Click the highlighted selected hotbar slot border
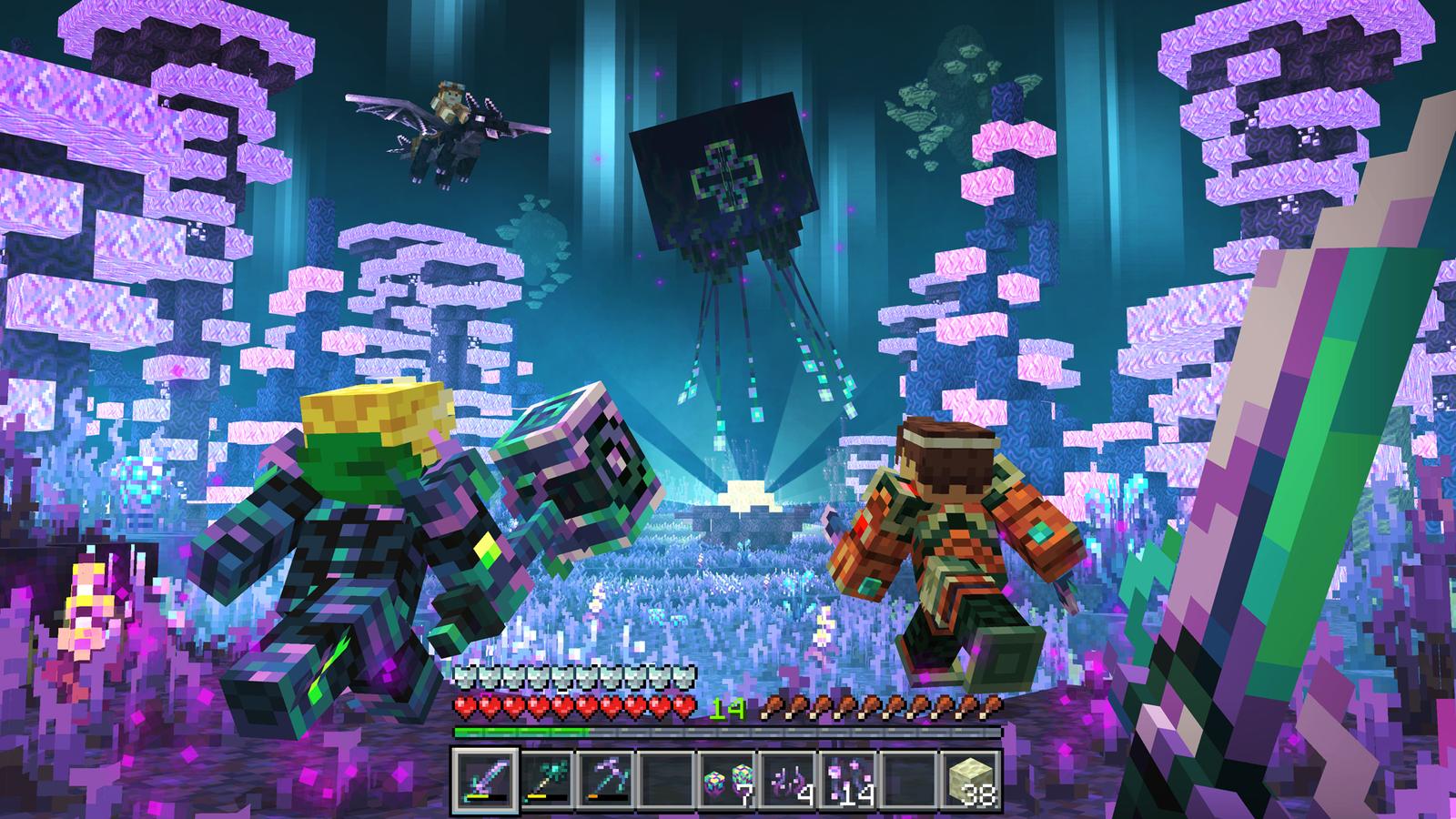Screen dimensions: 1456x819 click(487, 753)
